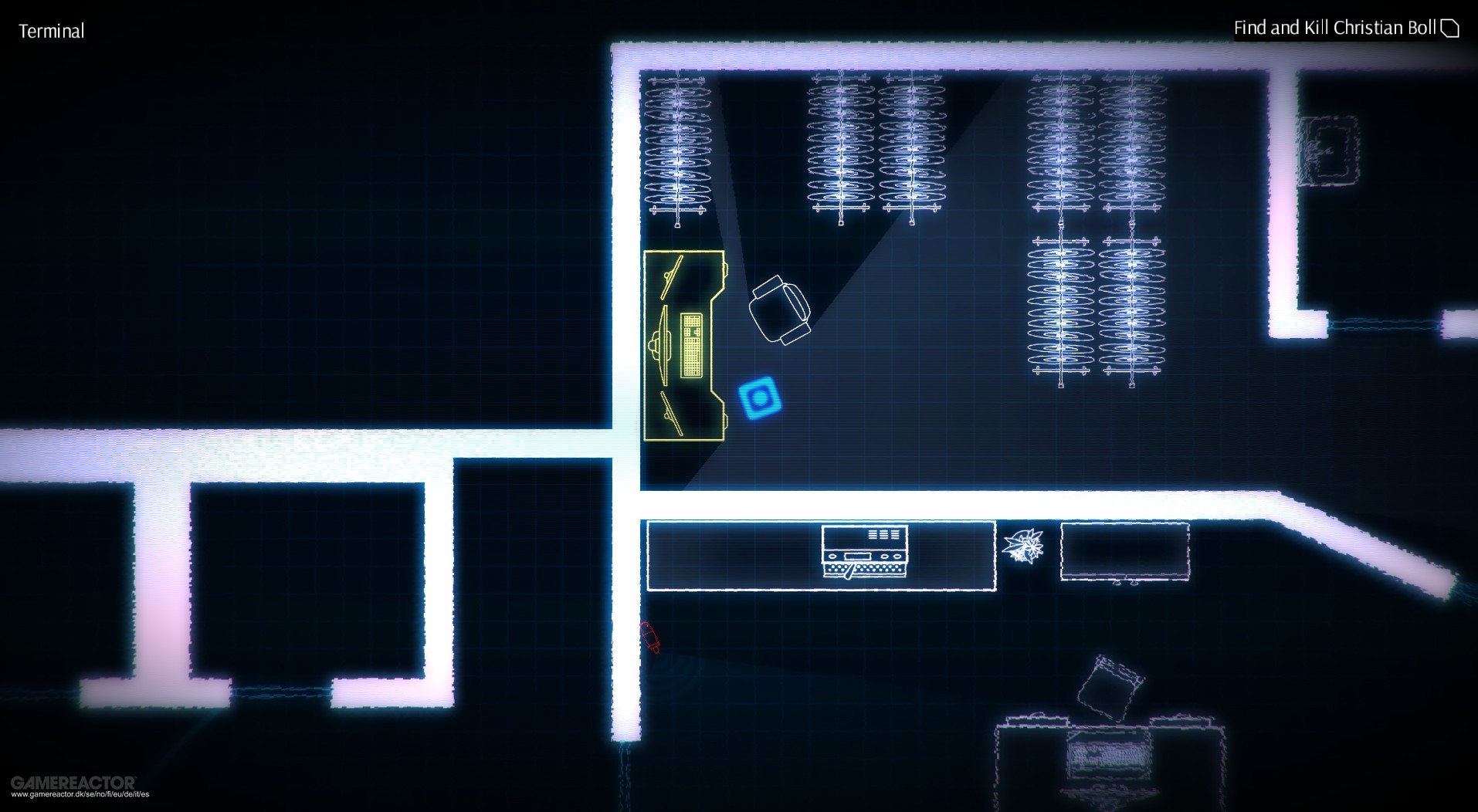Screen dimensions: 1478x812
Task: Click the glowing blue pickup square
Action: point(758,398)
